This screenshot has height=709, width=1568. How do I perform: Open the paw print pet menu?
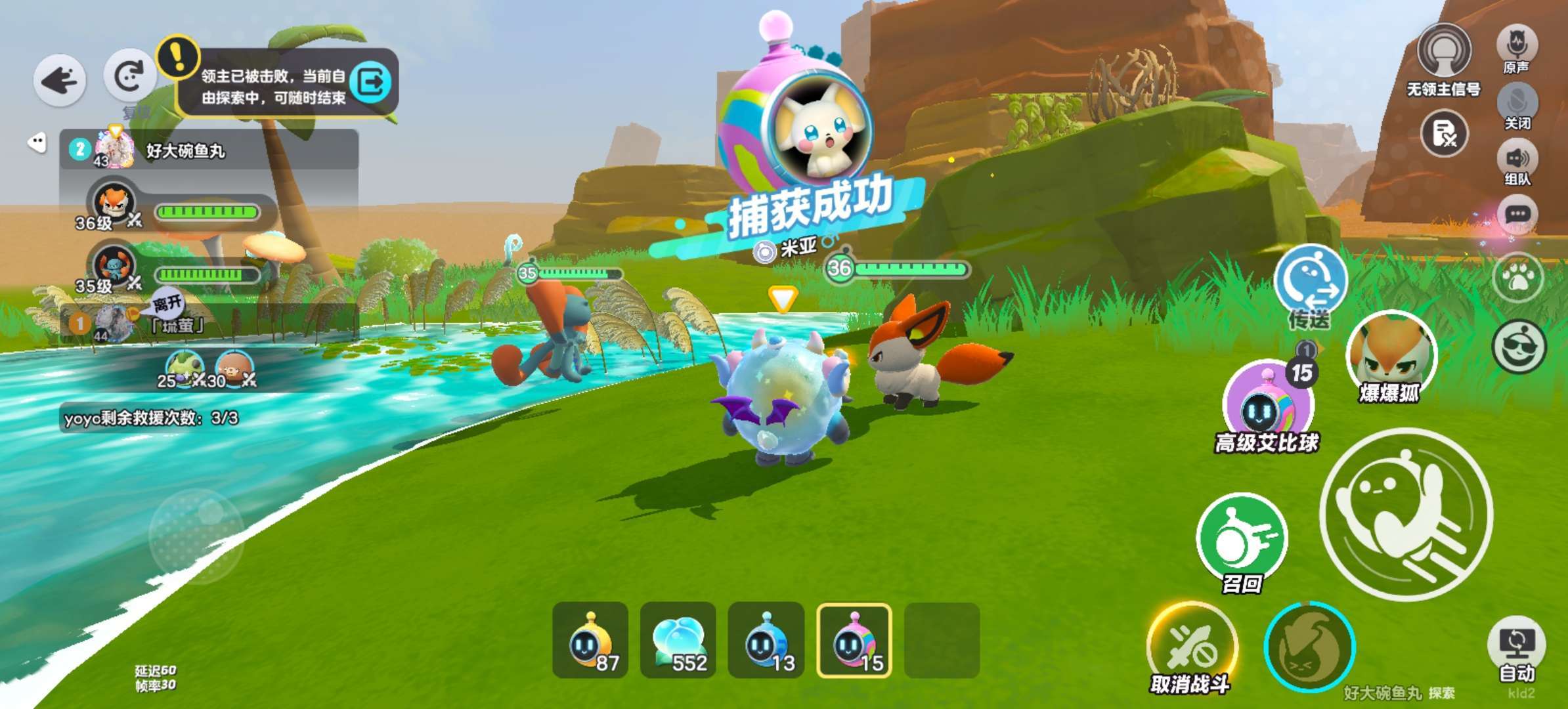[x=1517, y=278]
